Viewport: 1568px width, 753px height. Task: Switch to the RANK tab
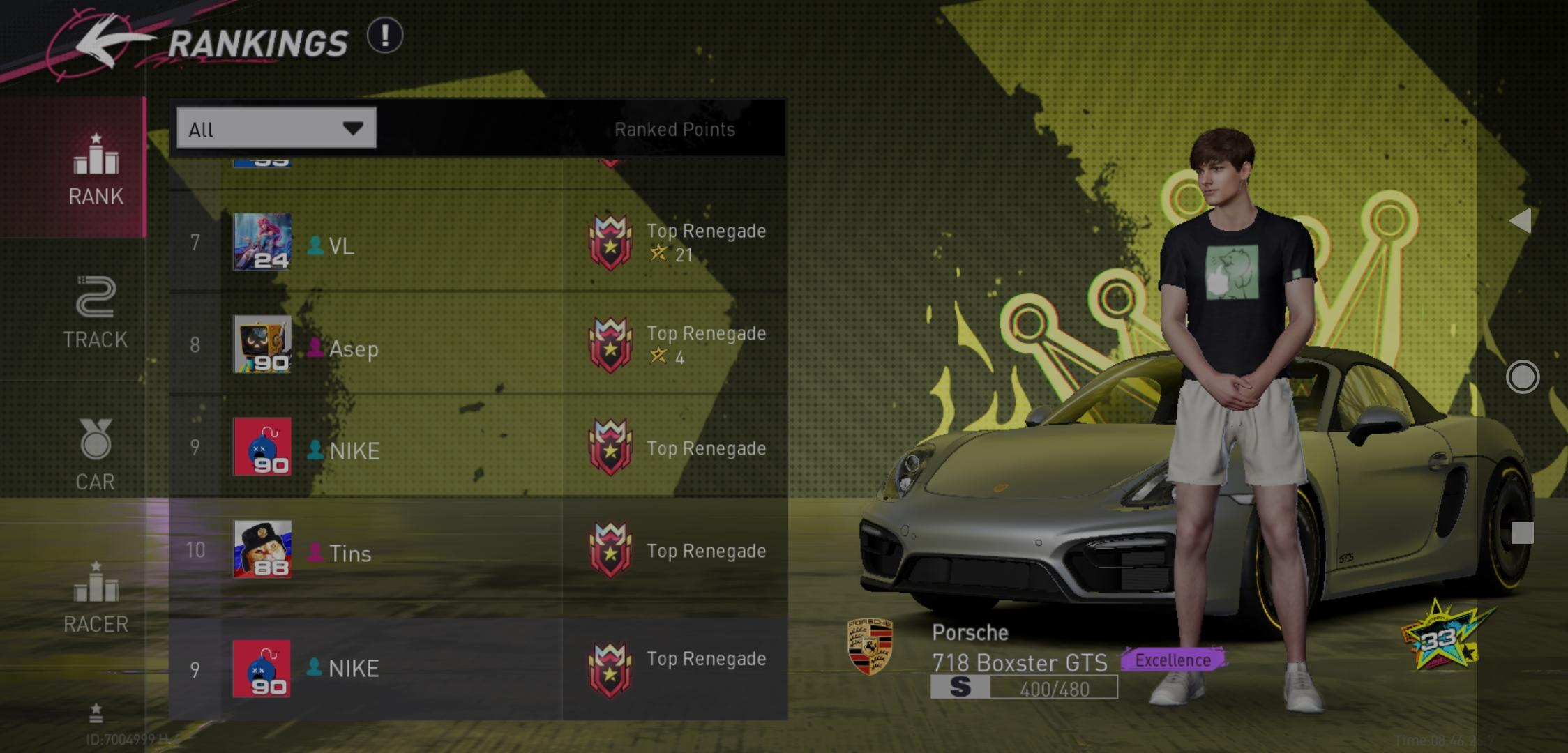(x=96, y=169)
